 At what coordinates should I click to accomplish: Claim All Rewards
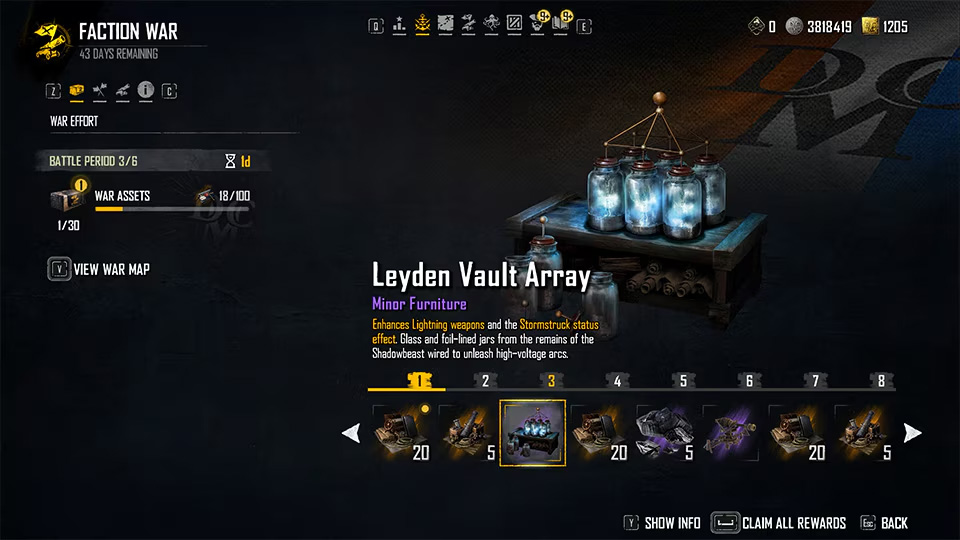pyautogui.click(x=779, y=523)
